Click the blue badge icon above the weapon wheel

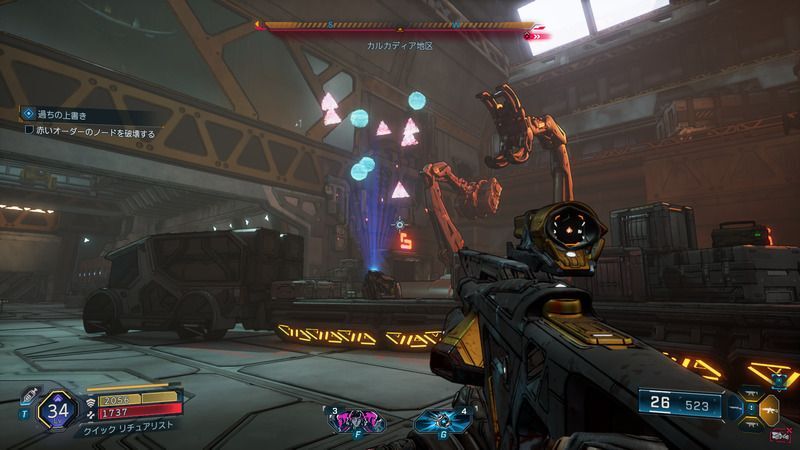point(778,380)
